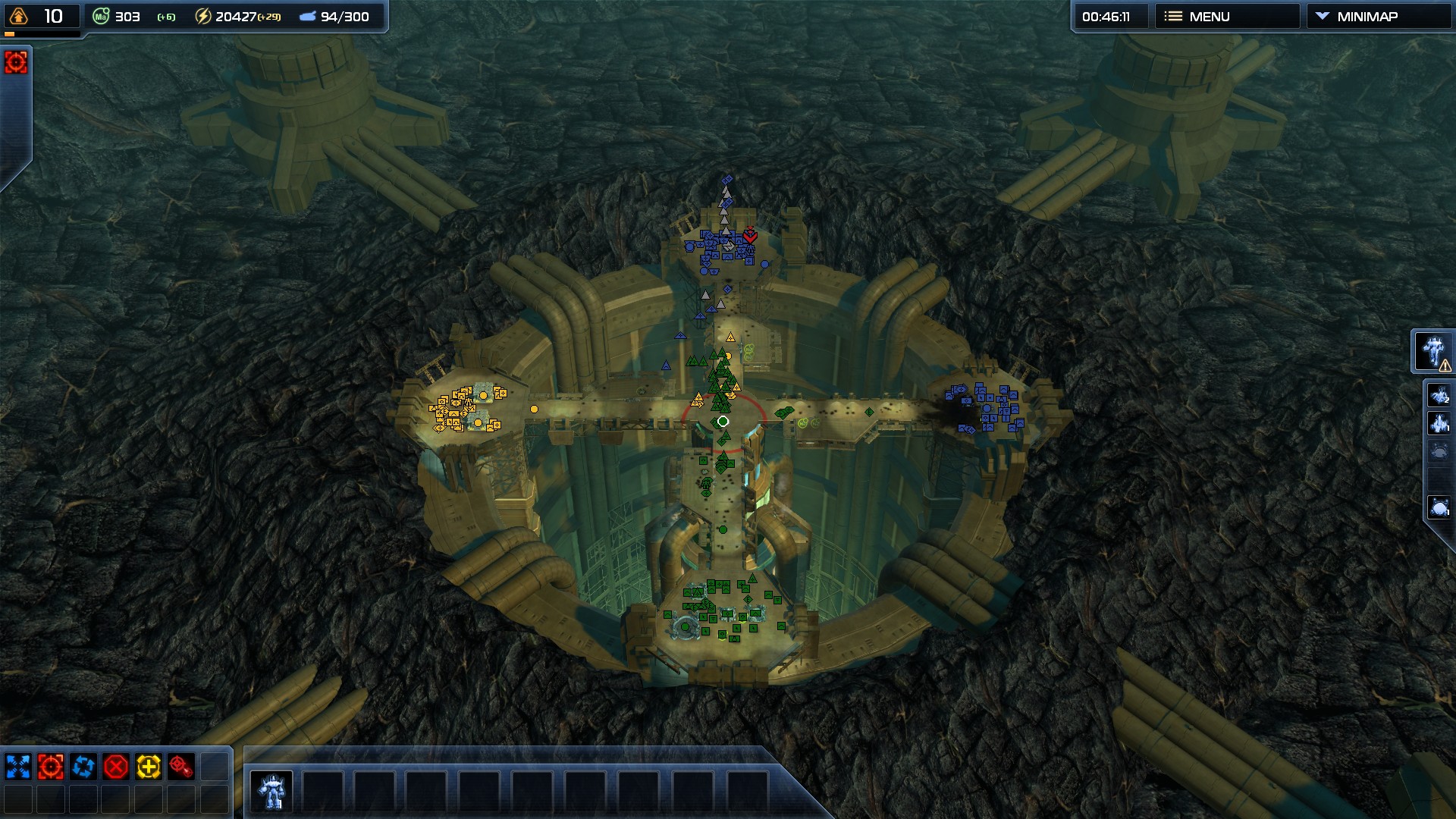Choose the blue circular arrows patrol command

point(83,767)
